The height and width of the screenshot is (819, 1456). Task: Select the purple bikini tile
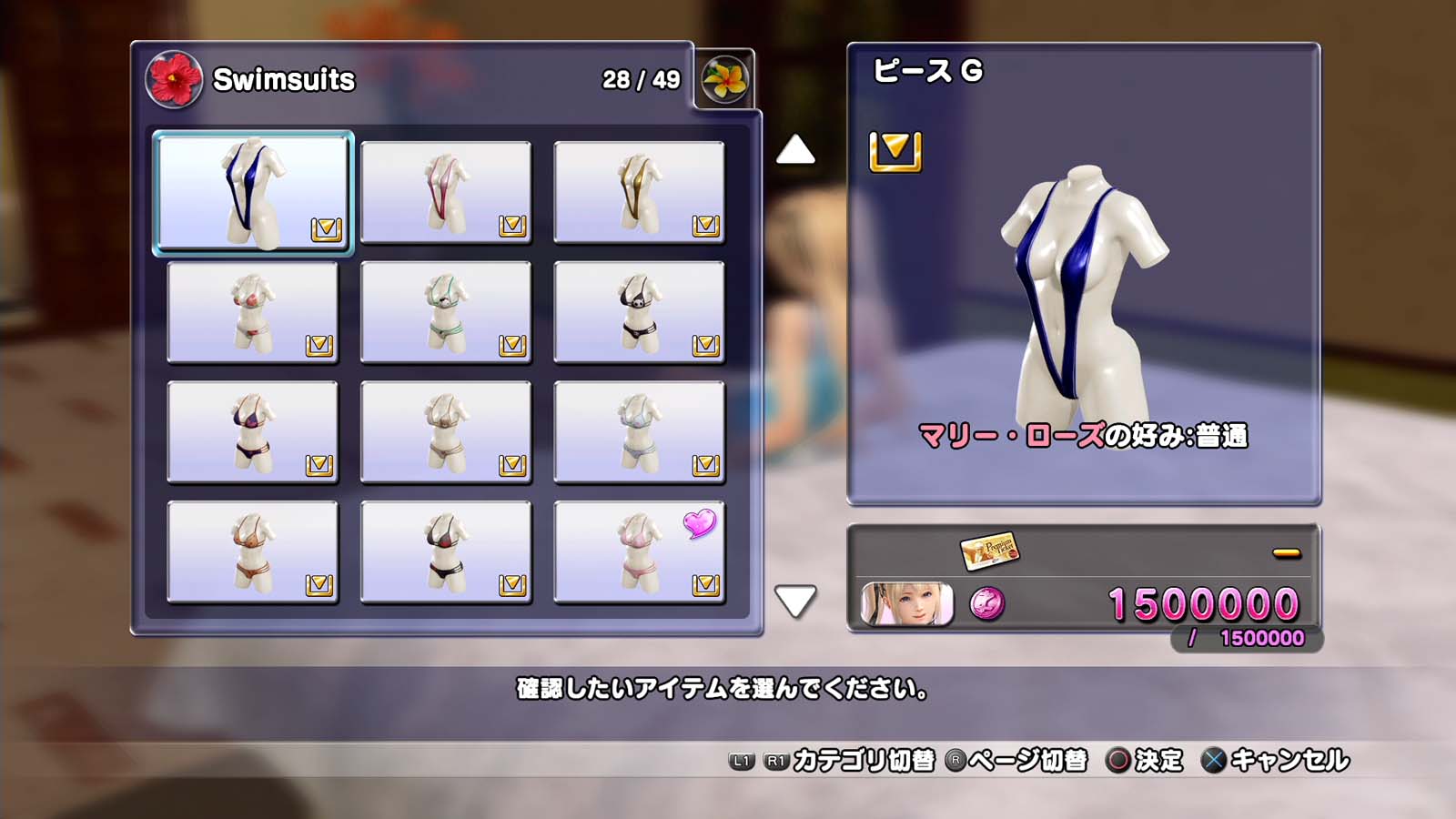click(x=252, y=432)
